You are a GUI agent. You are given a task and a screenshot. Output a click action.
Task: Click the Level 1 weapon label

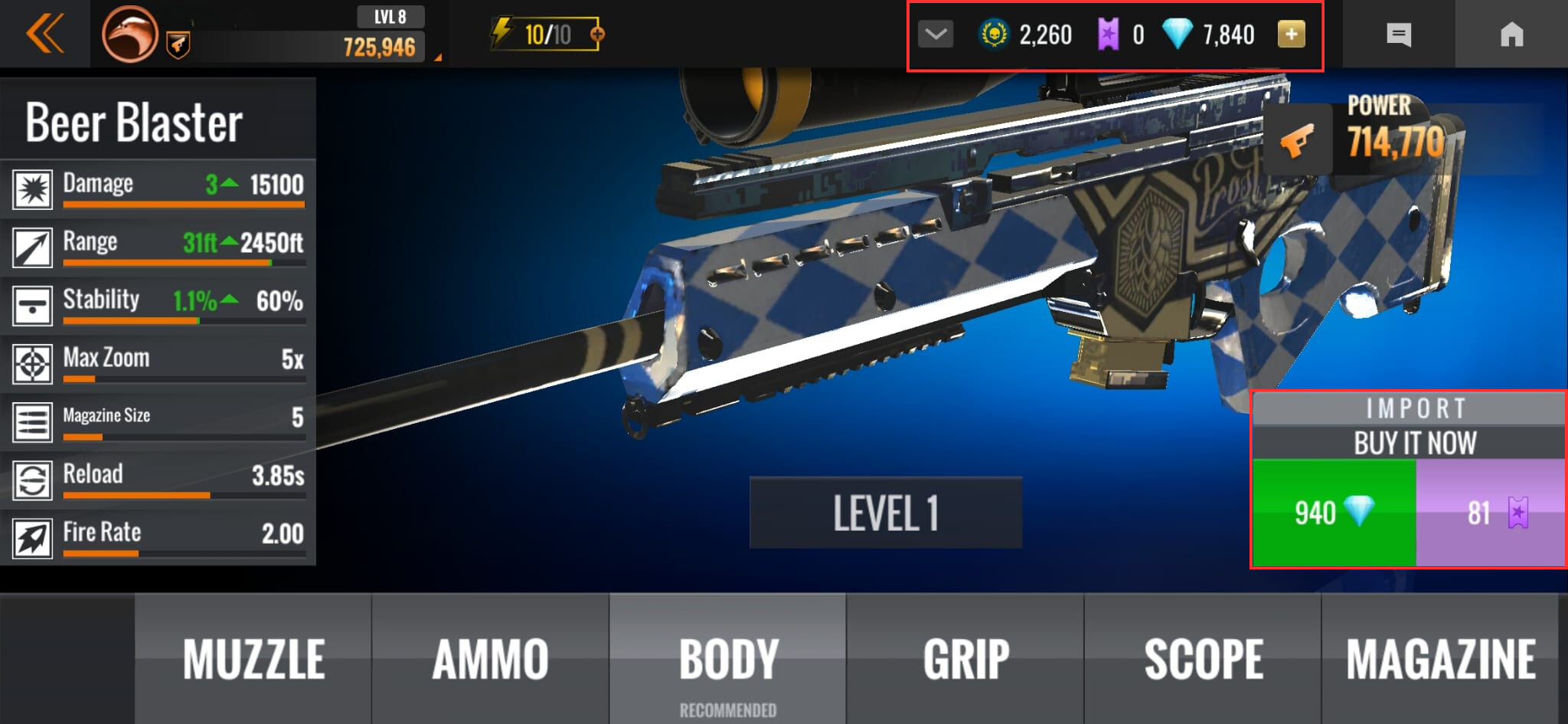pyautogui.click(x=885, y=513)
